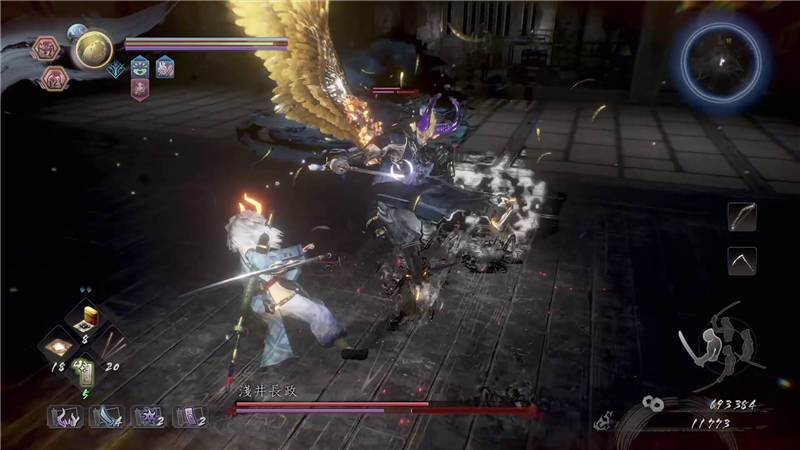Activate the blue blade skill slot
The image size is (800, 450).
click(105, 415)
